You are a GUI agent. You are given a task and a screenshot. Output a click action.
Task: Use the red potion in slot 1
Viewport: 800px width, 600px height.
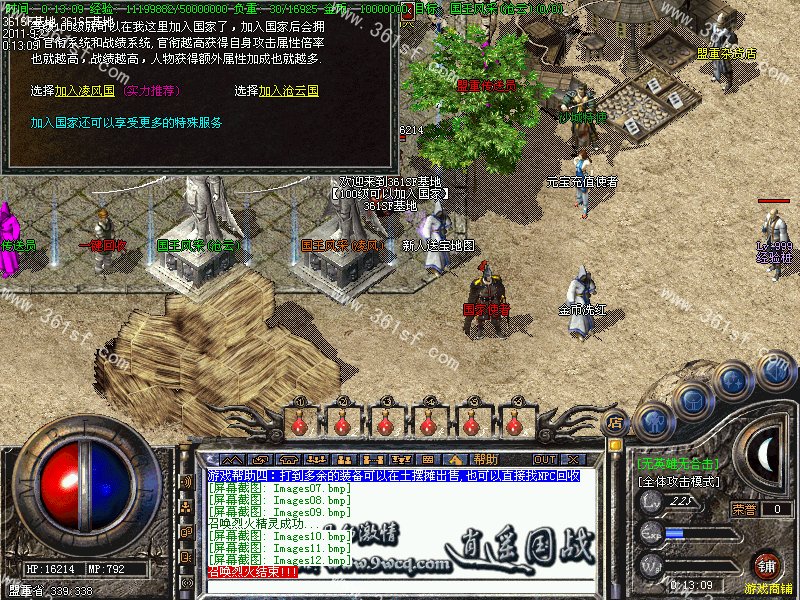point(297,424)
